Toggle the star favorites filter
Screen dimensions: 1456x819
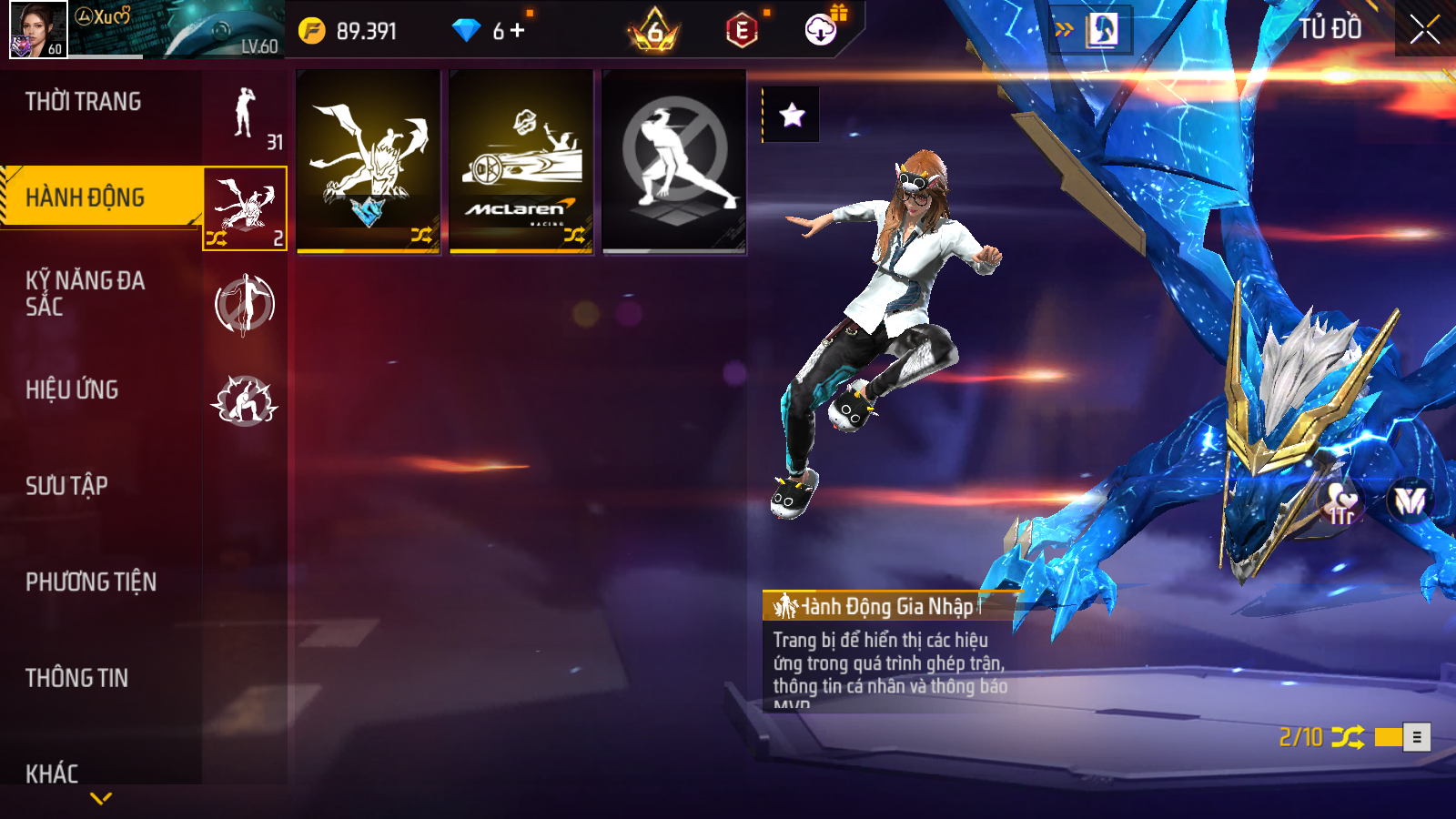[x=792, y=115]
